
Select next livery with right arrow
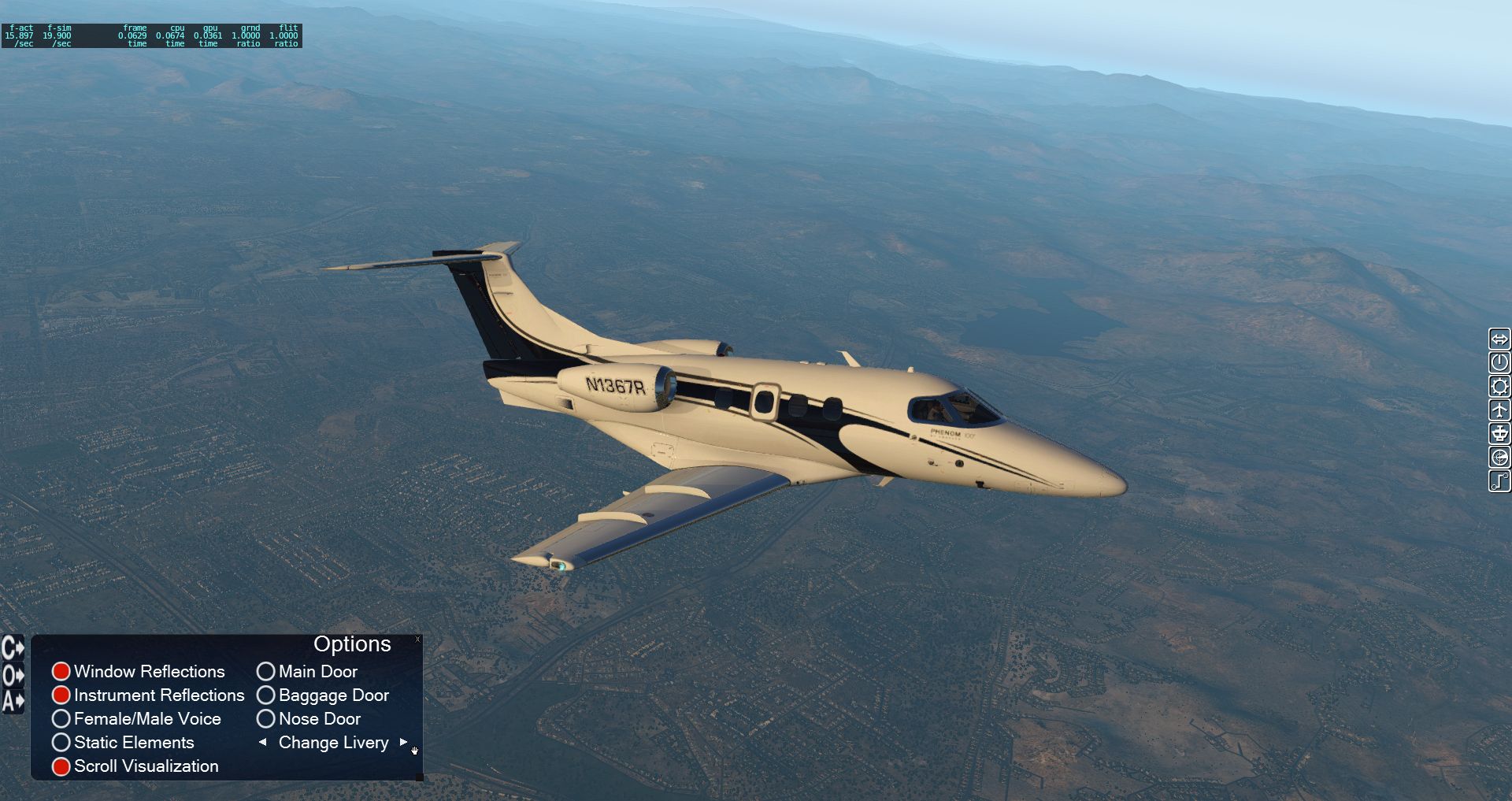tap(403, 742)
